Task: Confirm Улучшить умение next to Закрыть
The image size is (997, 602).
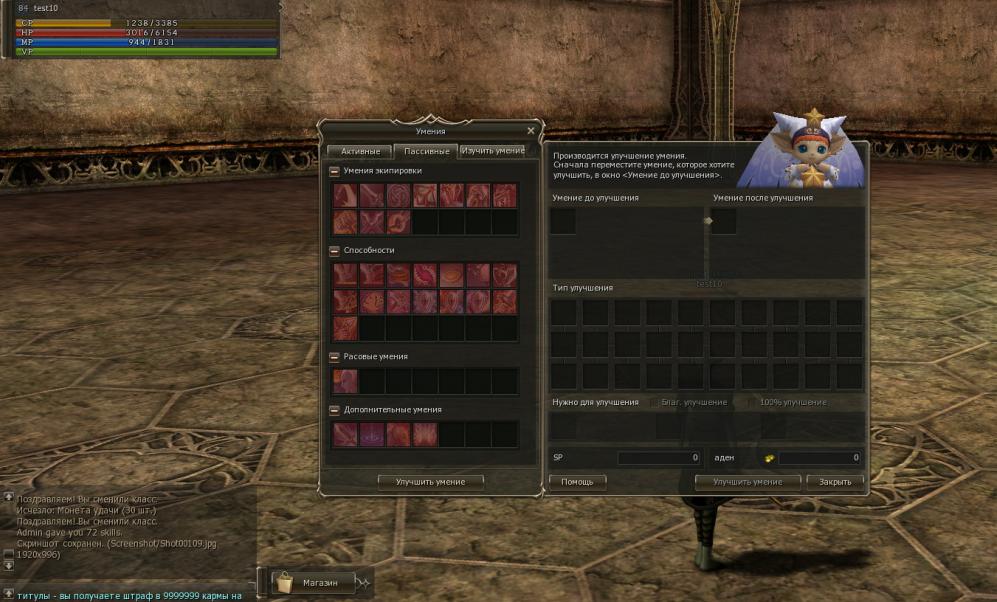Action: pos(748,482)
